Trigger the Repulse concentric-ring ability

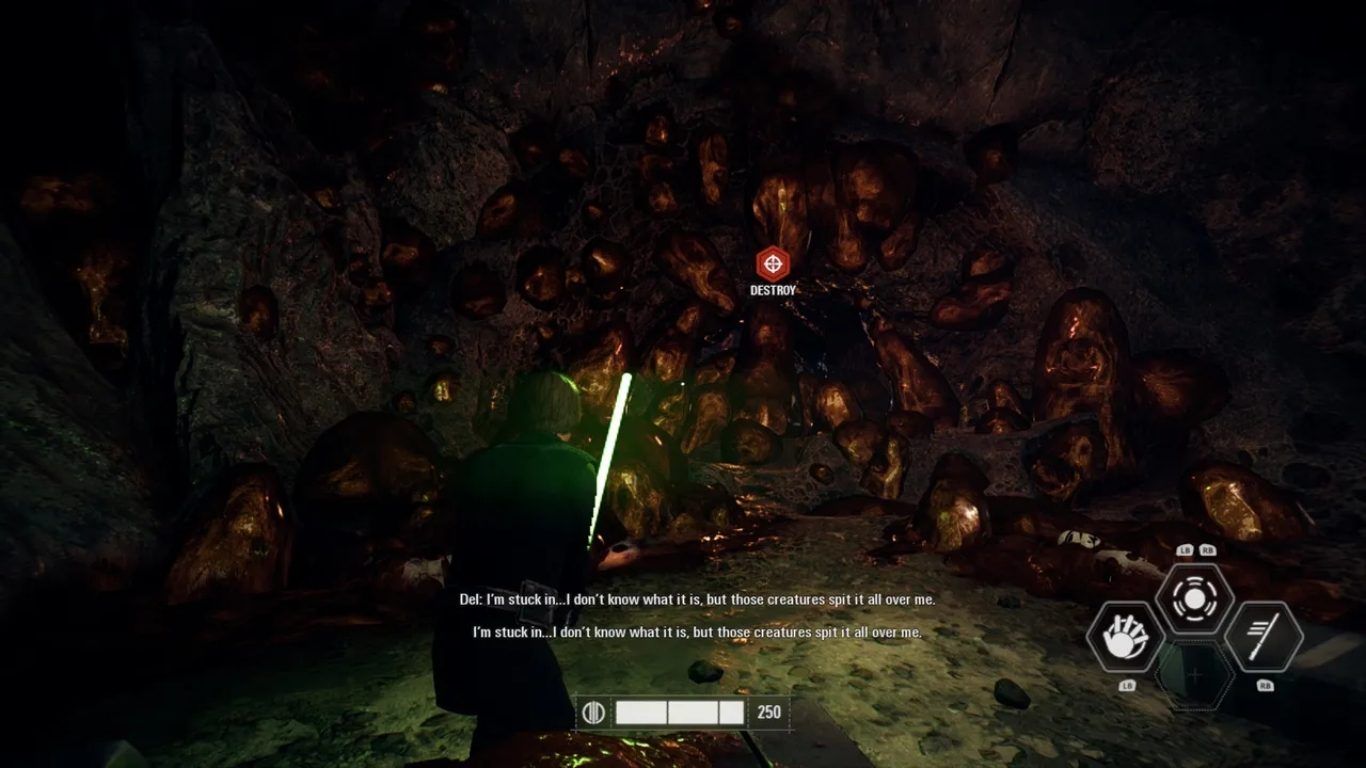[x=1194, y=599]
